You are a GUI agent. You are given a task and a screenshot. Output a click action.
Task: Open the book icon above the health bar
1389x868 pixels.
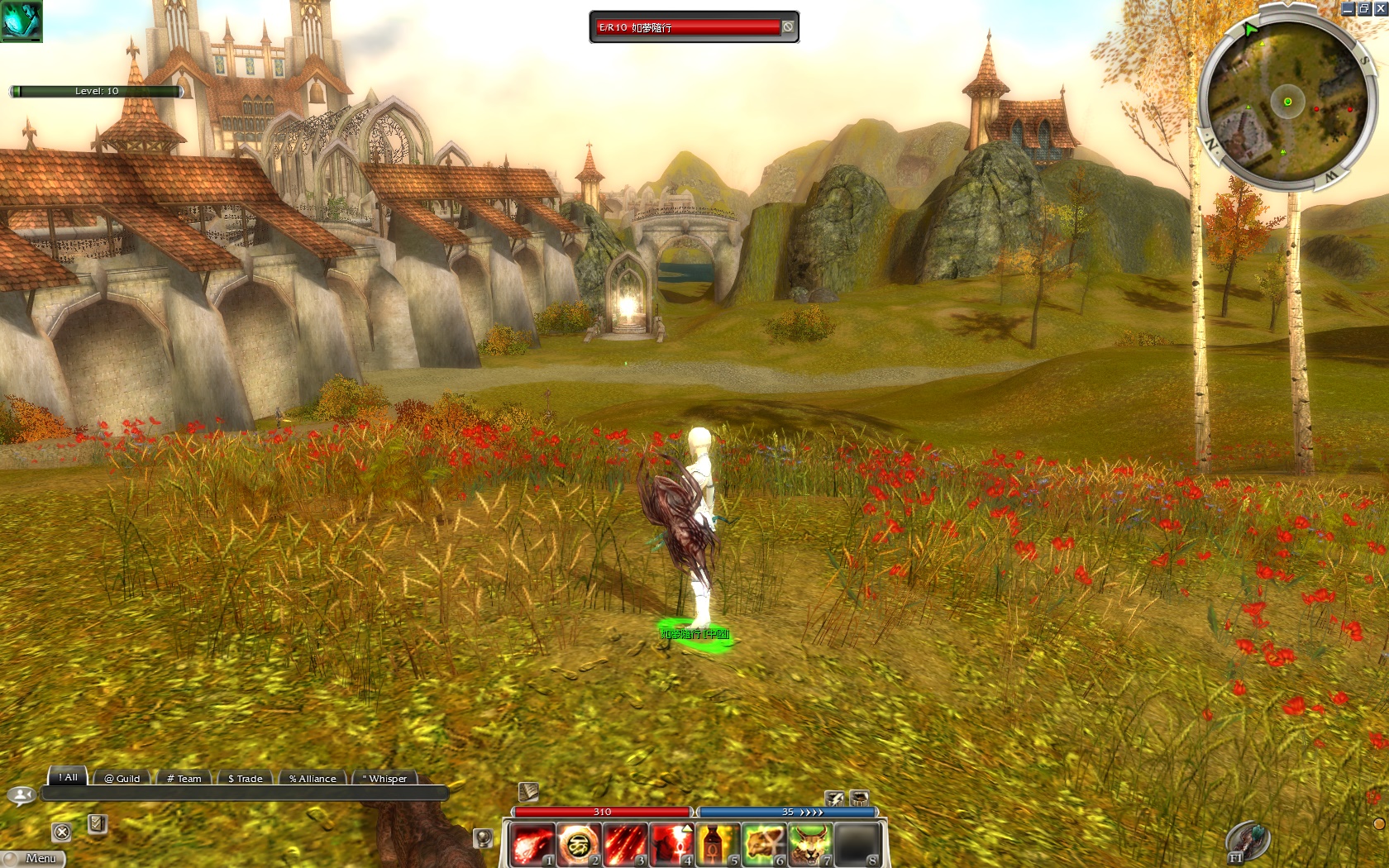click(x=528, y=792)
